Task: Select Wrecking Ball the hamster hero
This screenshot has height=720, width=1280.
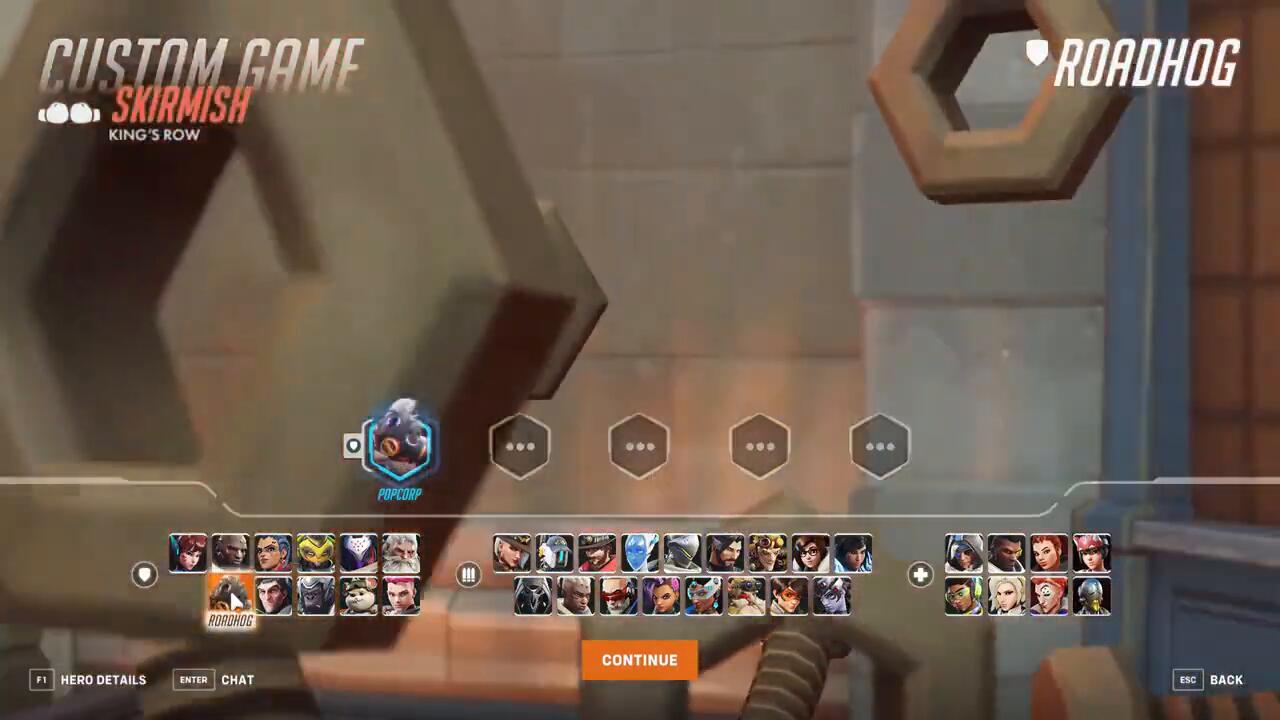Action: click(x=358, y=596)
